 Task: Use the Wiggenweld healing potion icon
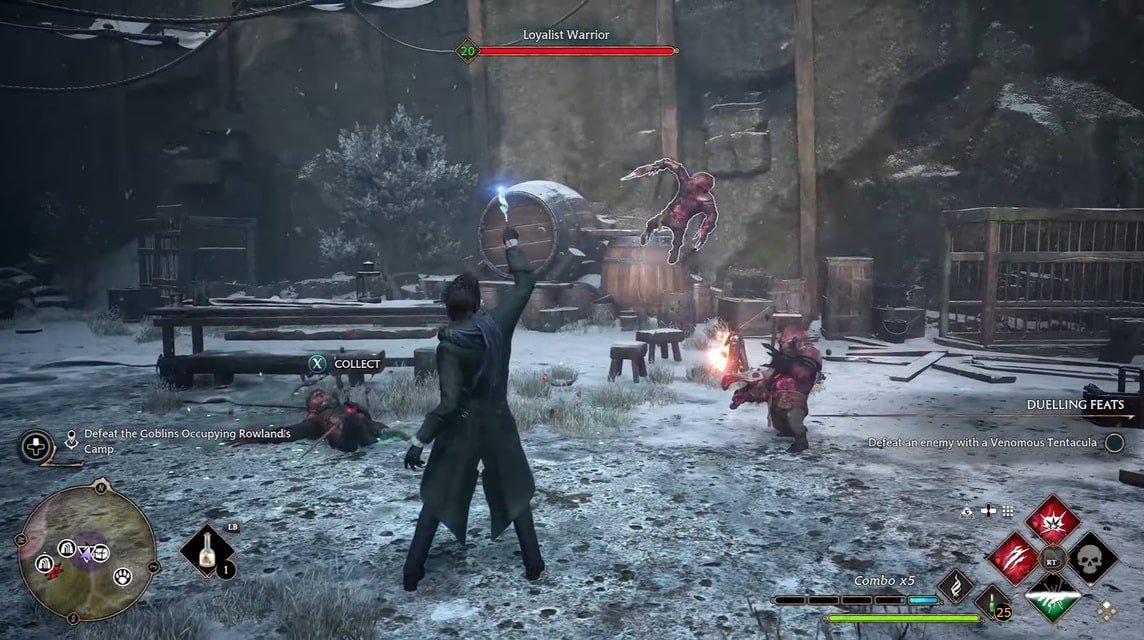992,602
